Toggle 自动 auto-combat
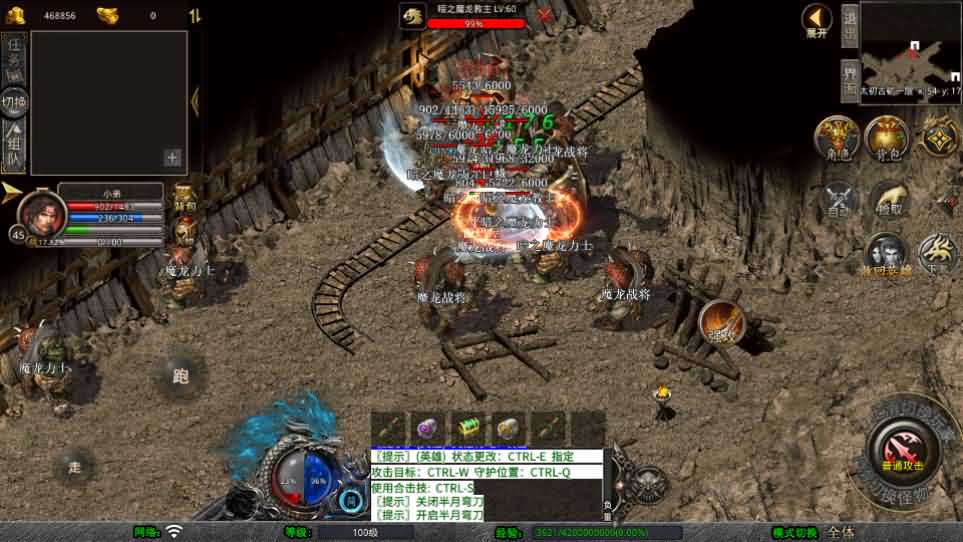 838,200
